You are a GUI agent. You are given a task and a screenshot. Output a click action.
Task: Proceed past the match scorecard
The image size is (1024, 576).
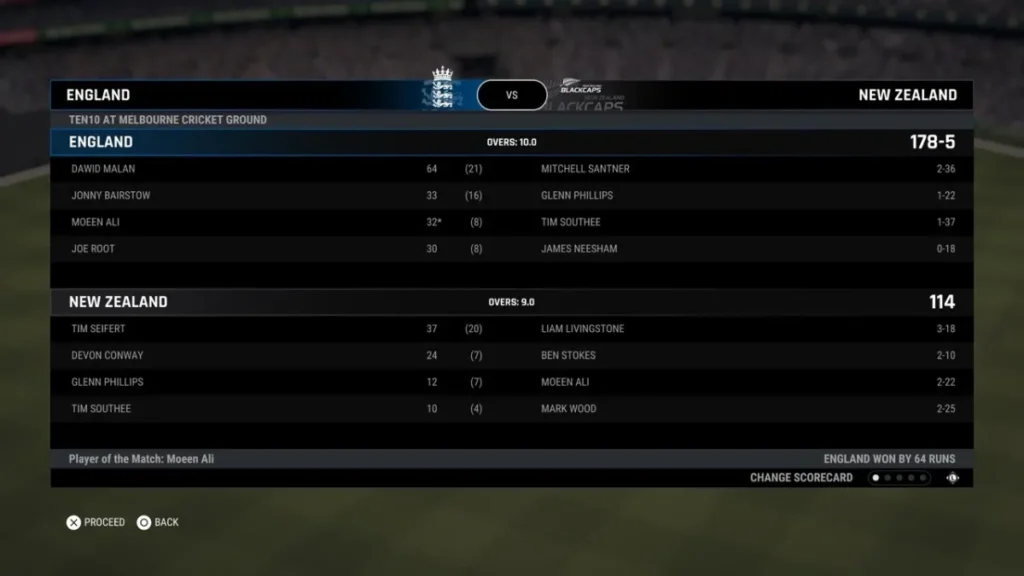[96, 522]
